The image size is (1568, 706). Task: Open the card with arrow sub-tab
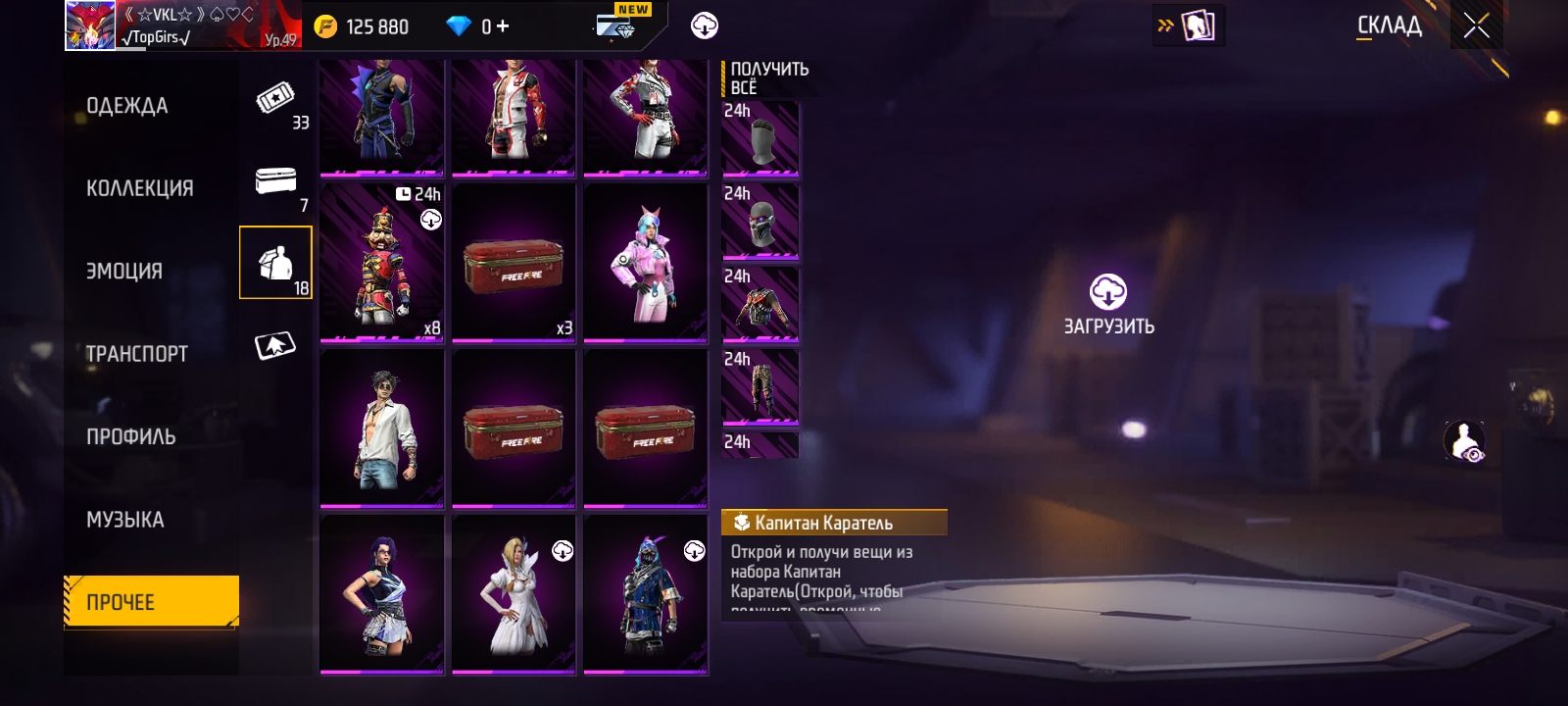pos(275,346)
